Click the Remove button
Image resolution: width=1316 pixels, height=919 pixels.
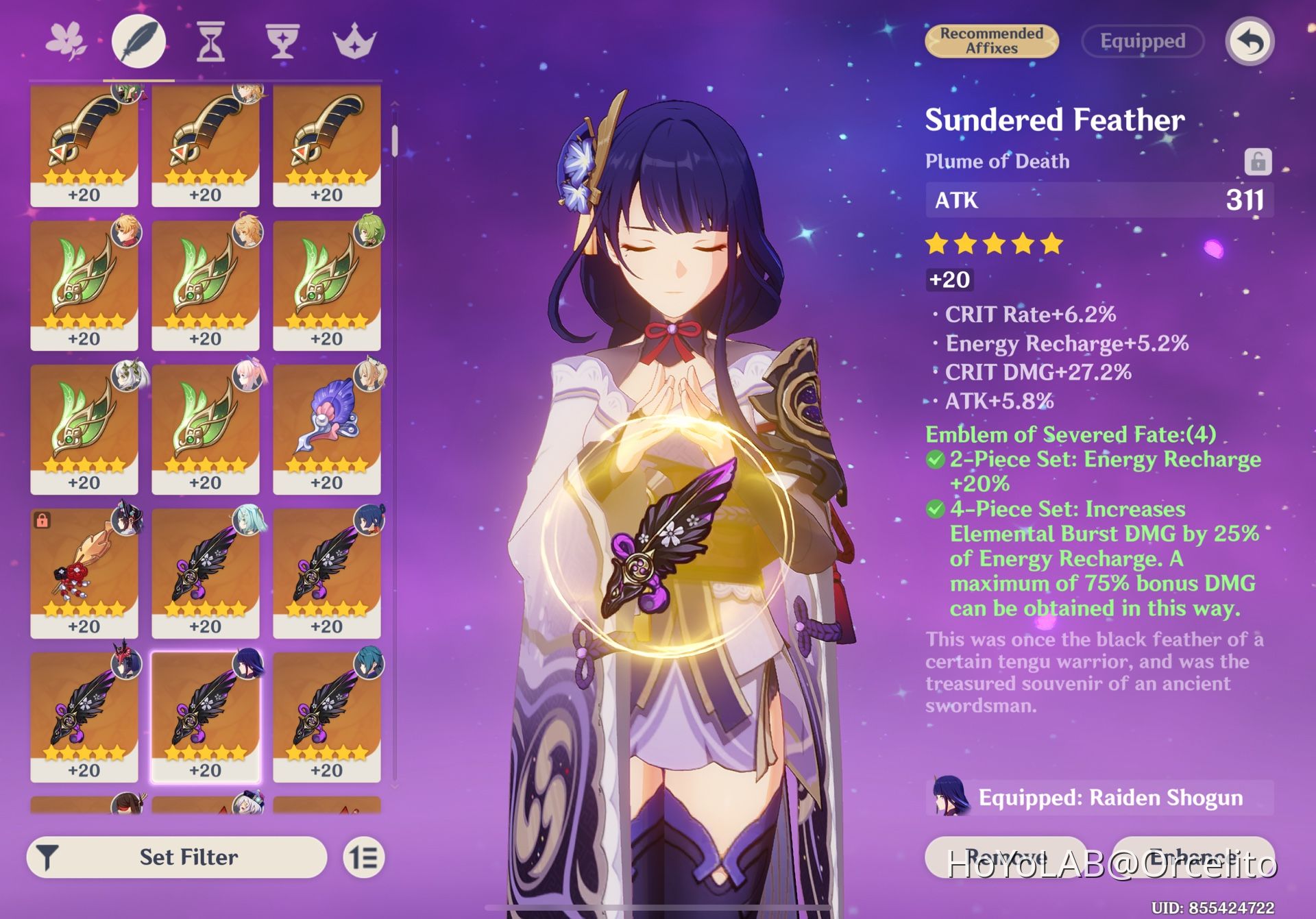[1006, 857]
